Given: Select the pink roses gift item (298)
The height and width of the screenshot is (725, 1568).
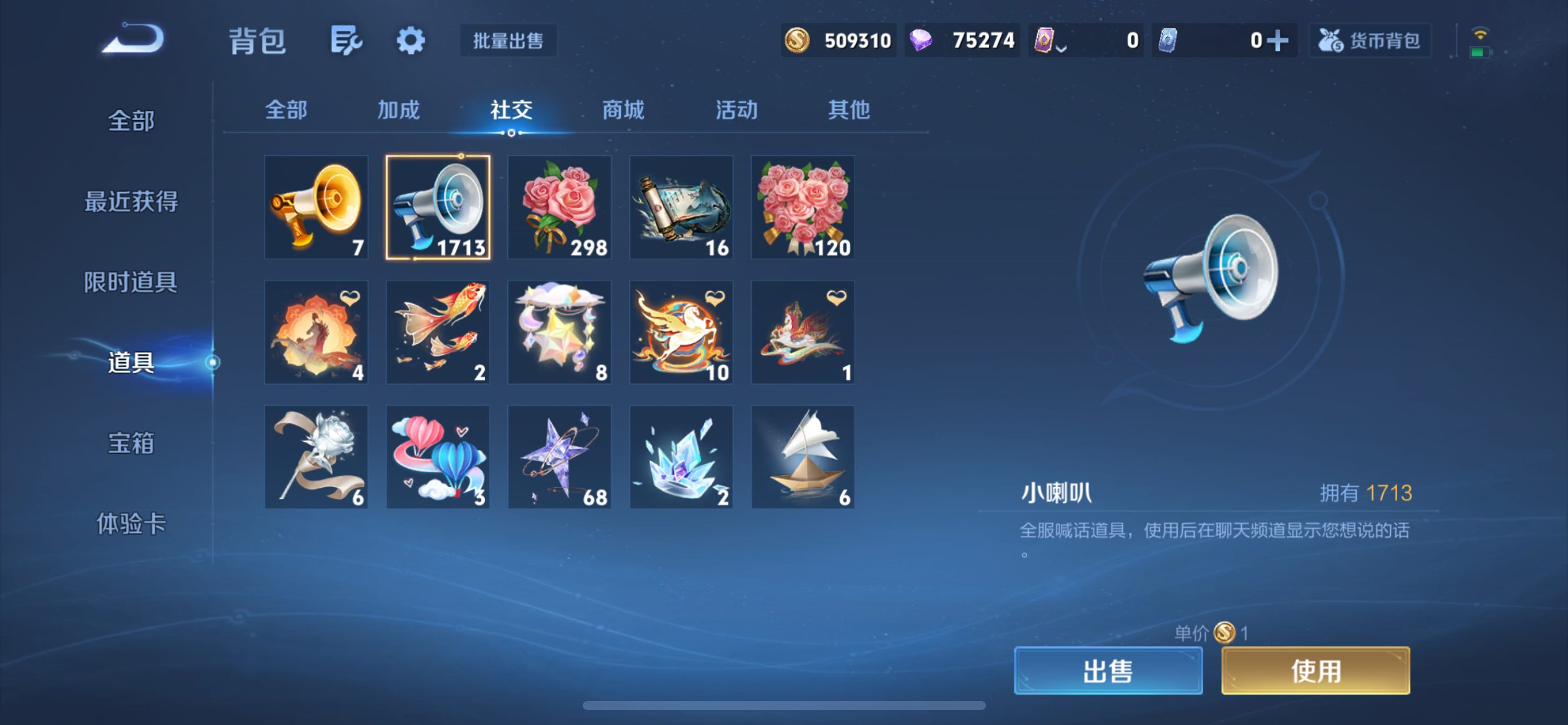Looking at the screenshot, I should click(x=559, y=208).
